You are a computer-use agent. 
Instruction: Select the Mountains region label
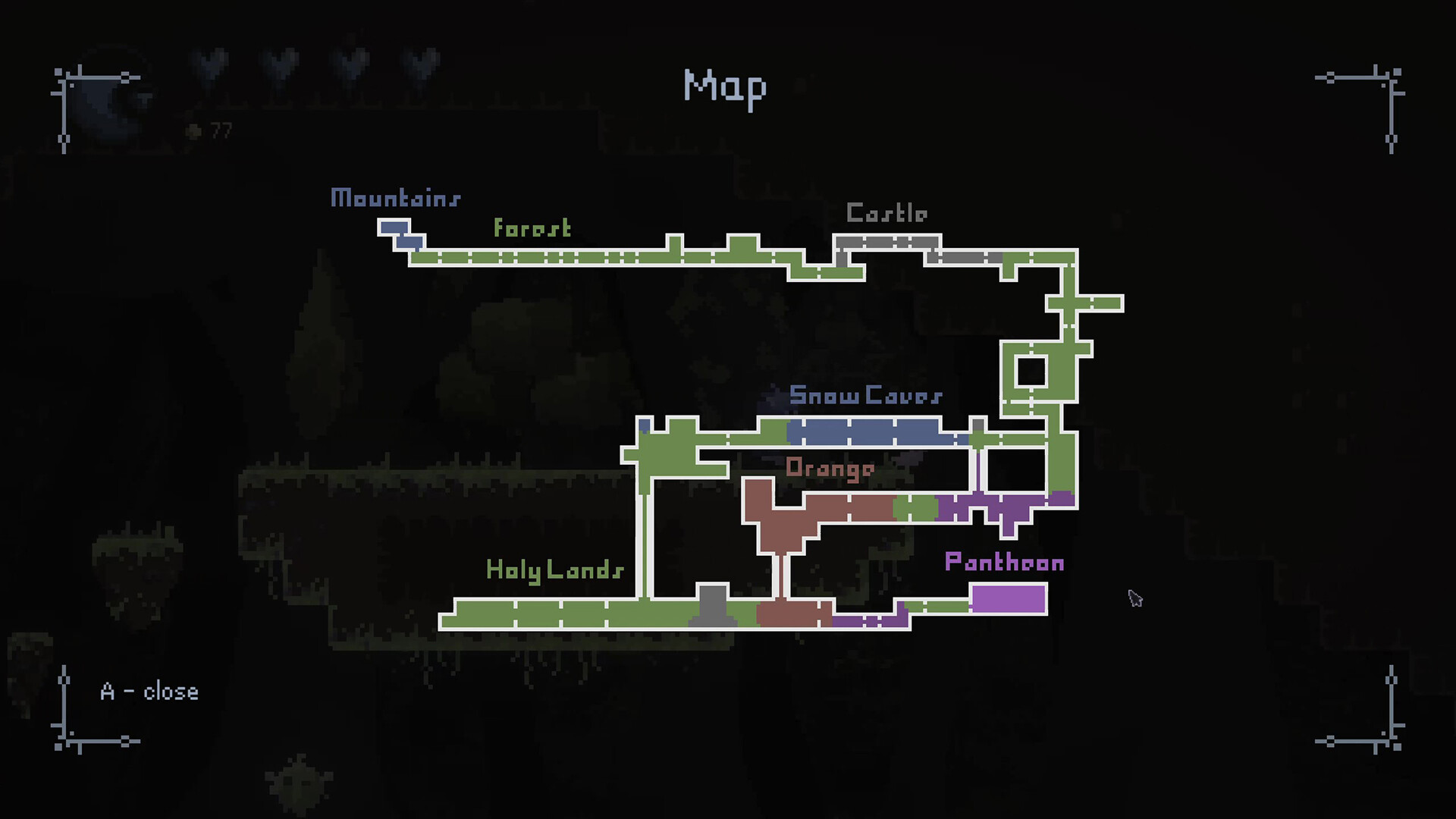coord(394,199)
